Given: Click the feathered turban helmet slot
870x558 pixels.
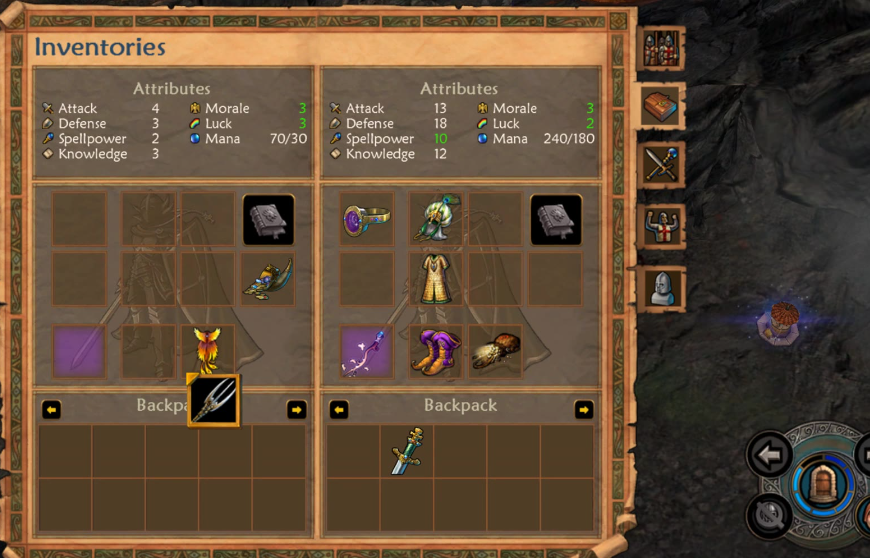Looking at the screenshot, I should (436, 219).
